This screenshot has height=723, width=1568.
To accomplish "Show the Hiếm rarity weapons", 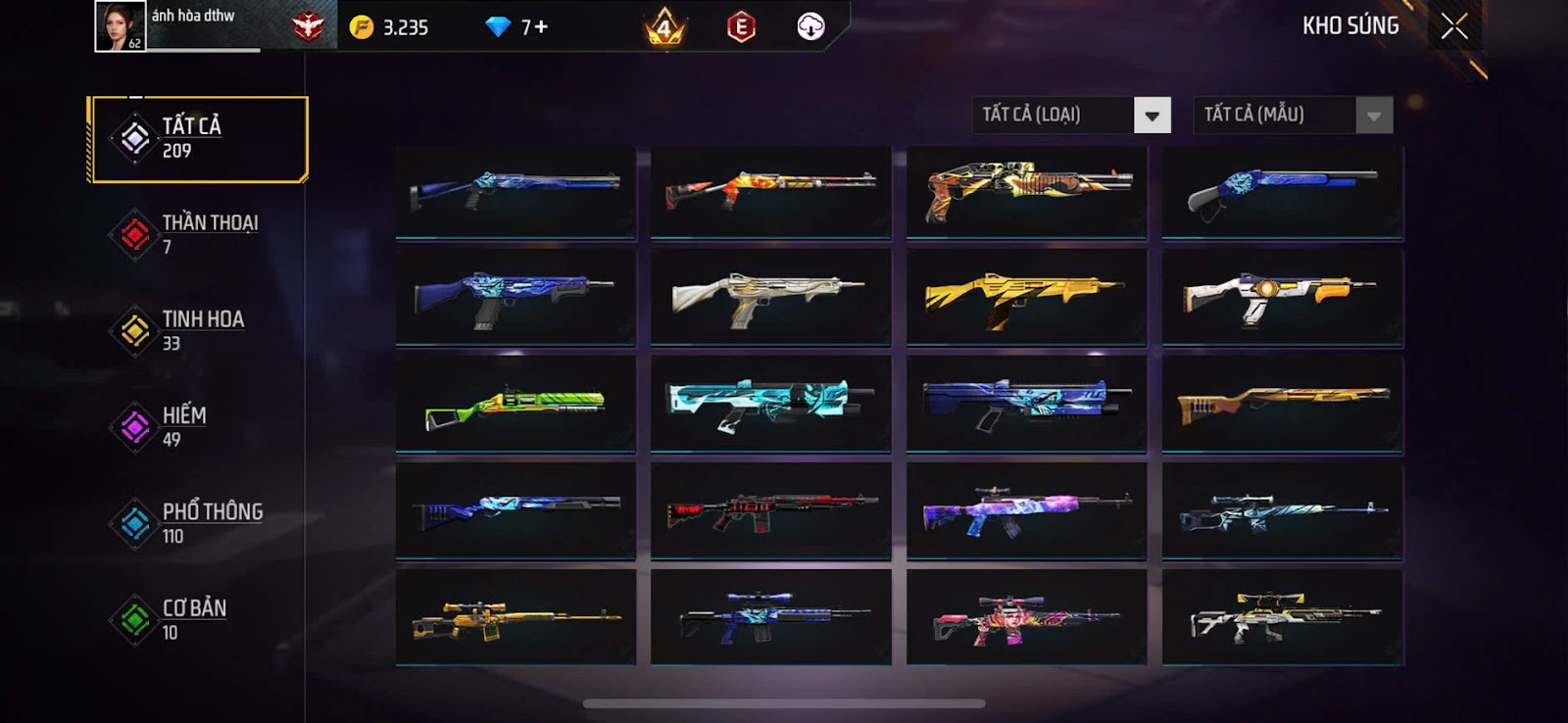I will (198, 426).
